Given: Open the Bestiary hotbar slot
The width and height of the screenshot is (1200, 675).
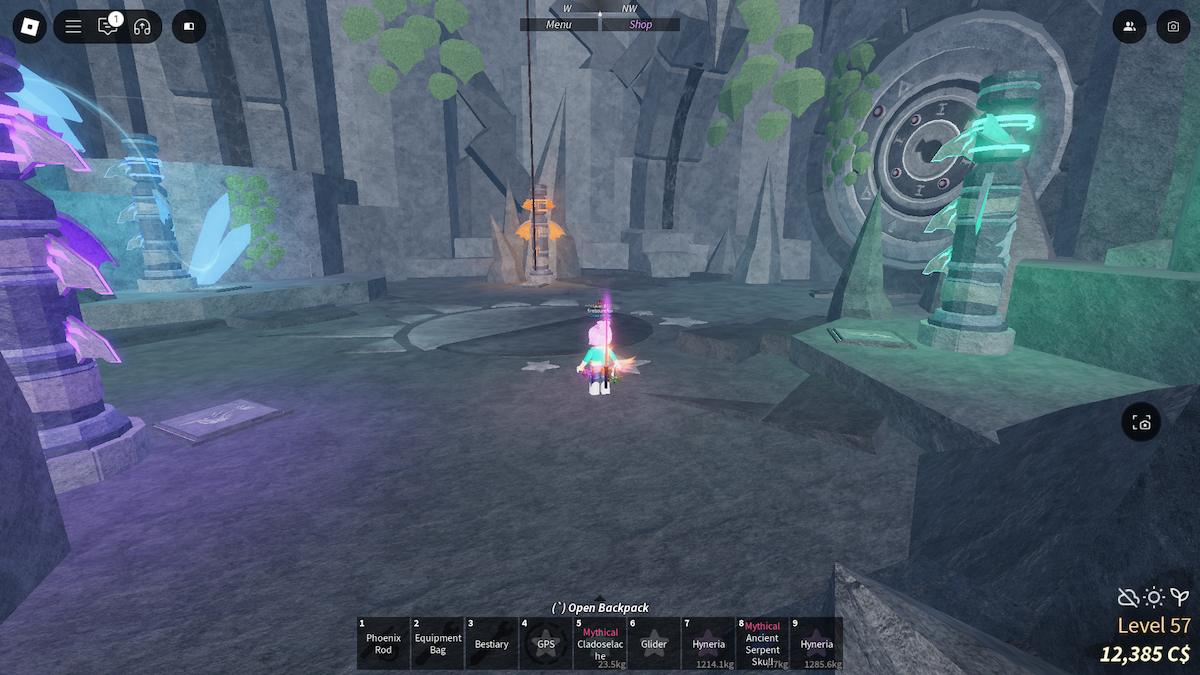Looking at the screenshot, I should (x=492, y=644).
